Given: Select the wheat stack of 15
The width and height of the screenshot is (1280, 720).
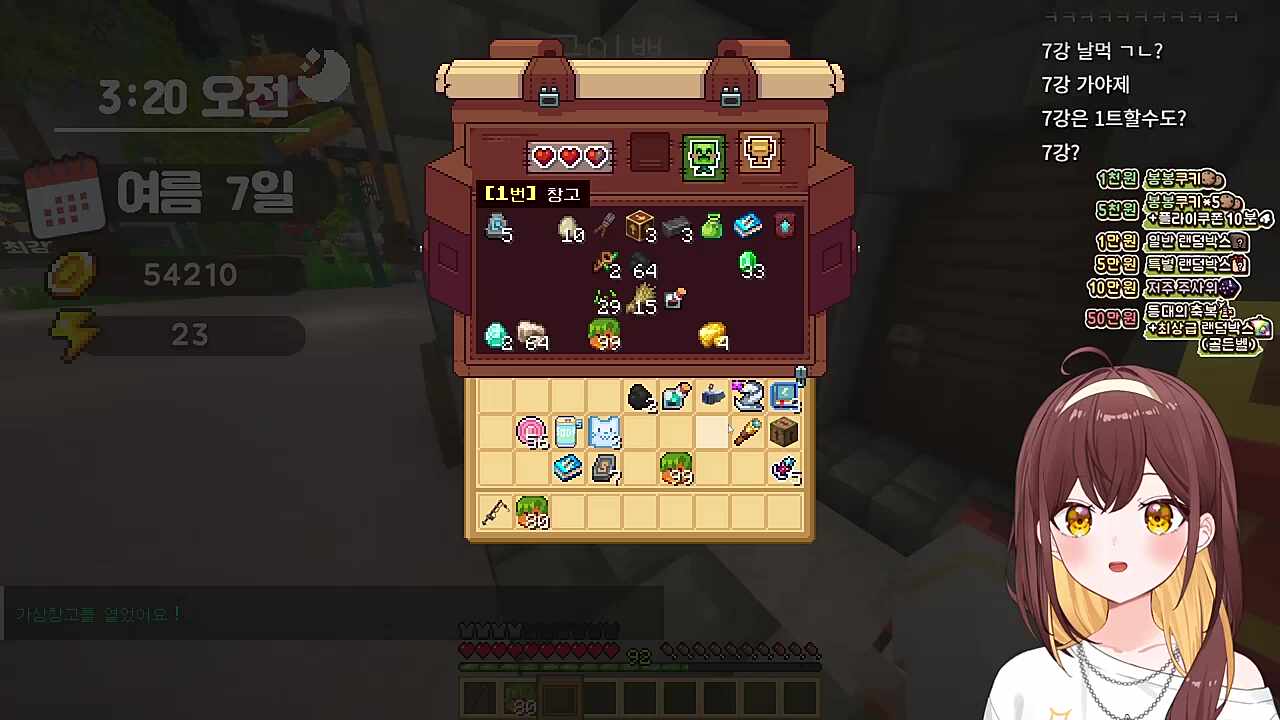Looking at the screenshot, I should click(640, 299).
